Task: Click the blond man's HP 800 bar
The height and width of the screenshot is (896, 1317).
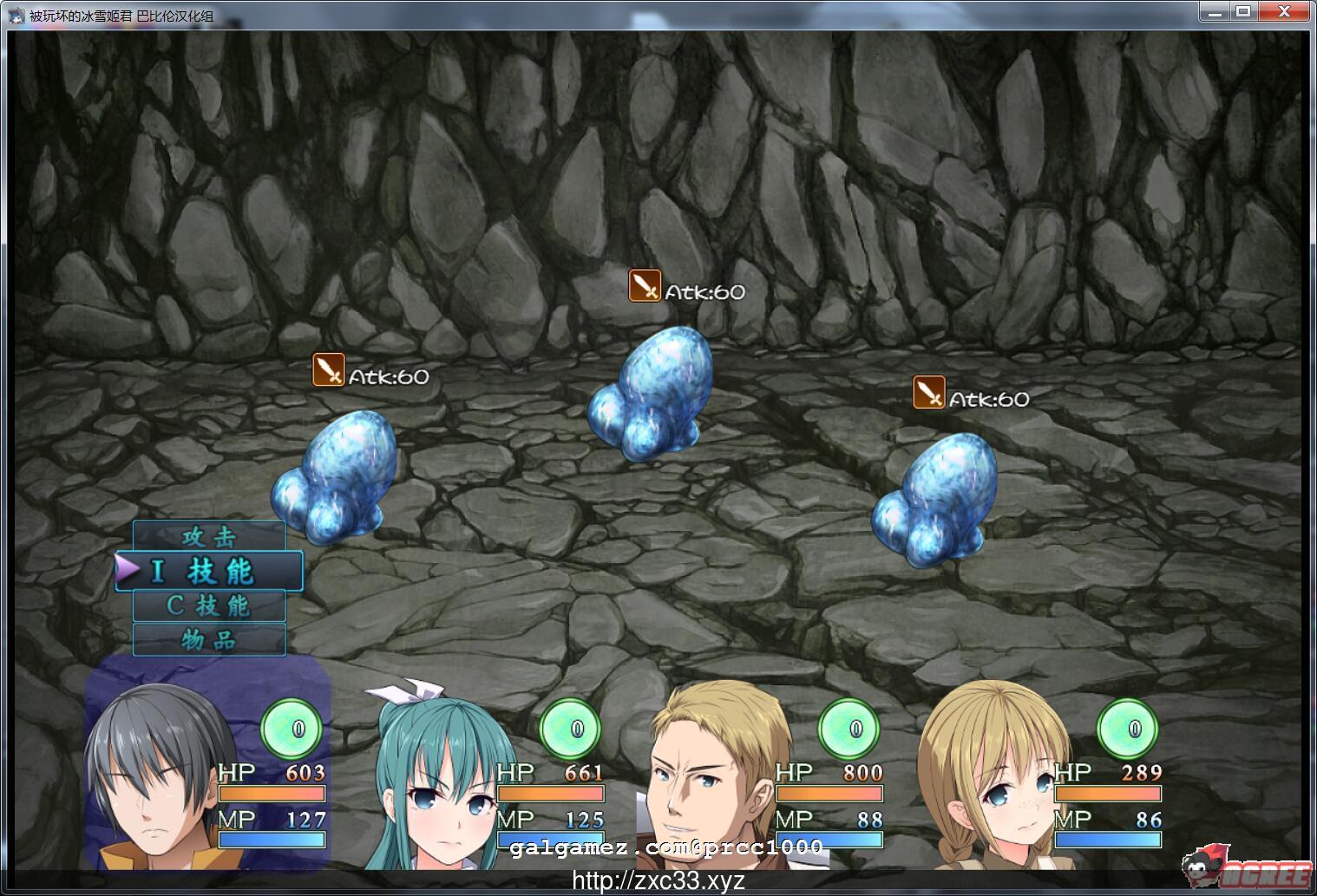Action: pos(829,793)
